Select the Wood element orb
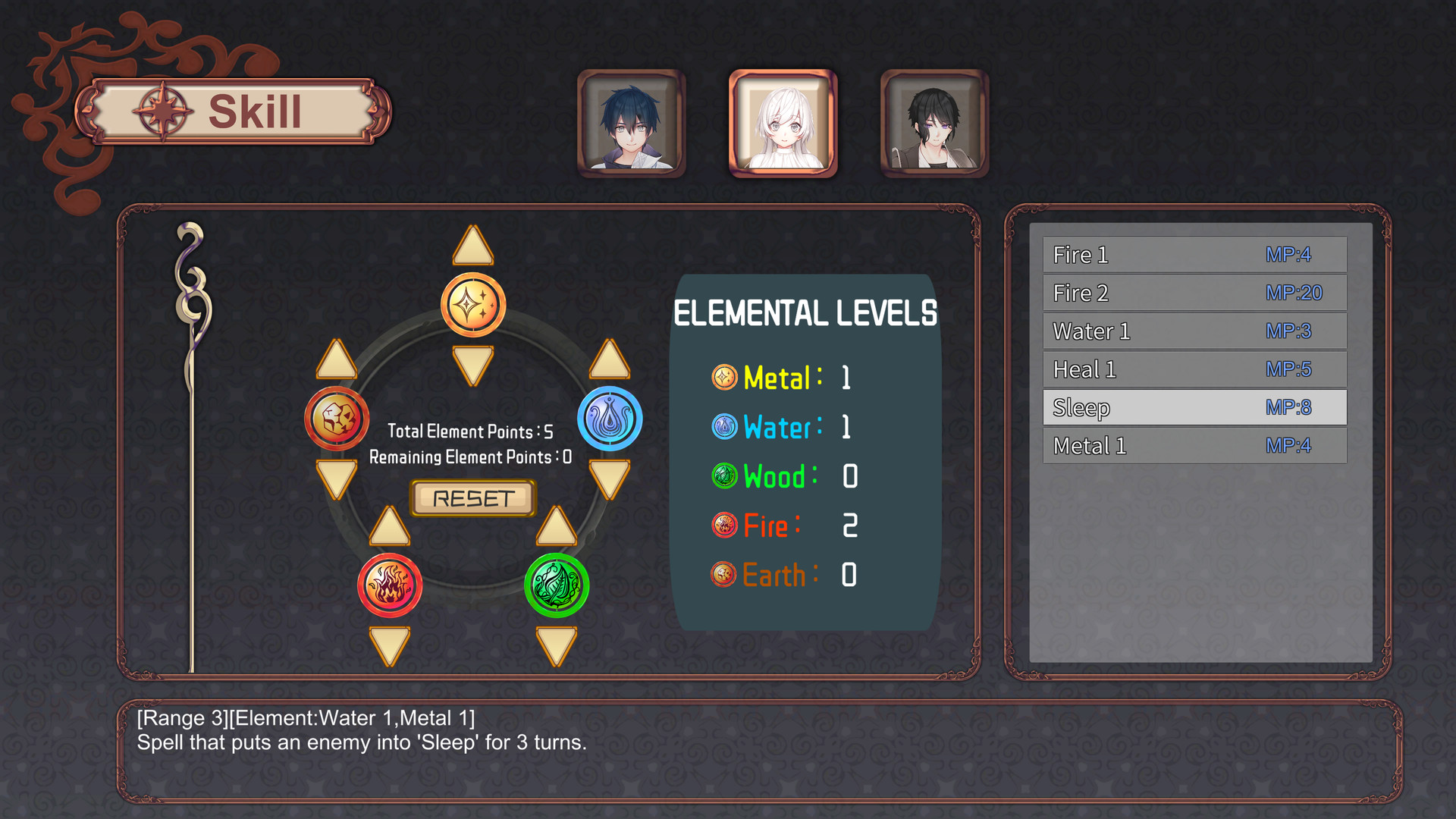This screenshot has width=1456, height=819. [x=557, y=584]
